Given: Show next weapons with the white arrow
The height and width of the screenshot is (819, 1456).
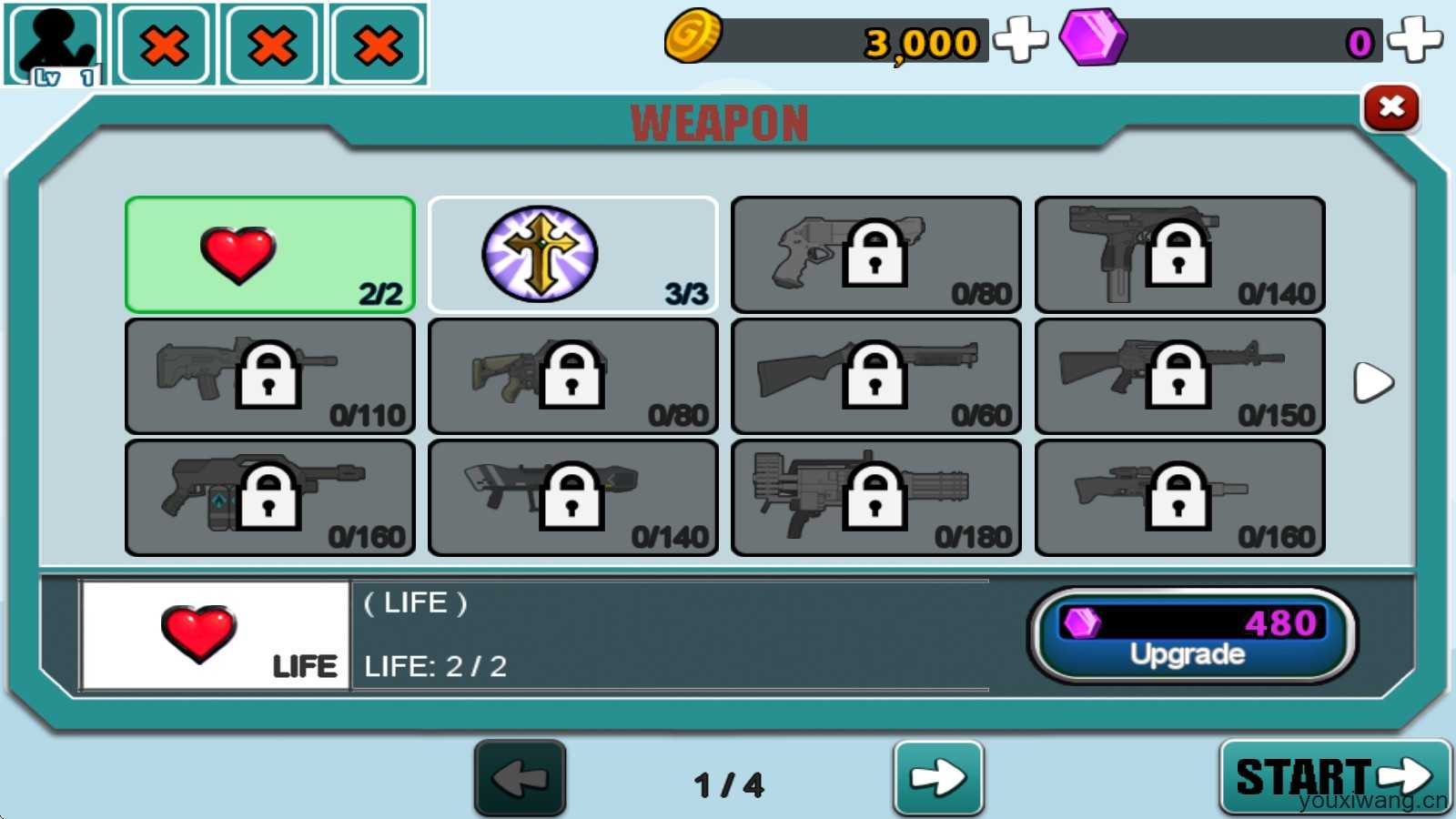Looking at the screenshot, I should coord(1373,382).
